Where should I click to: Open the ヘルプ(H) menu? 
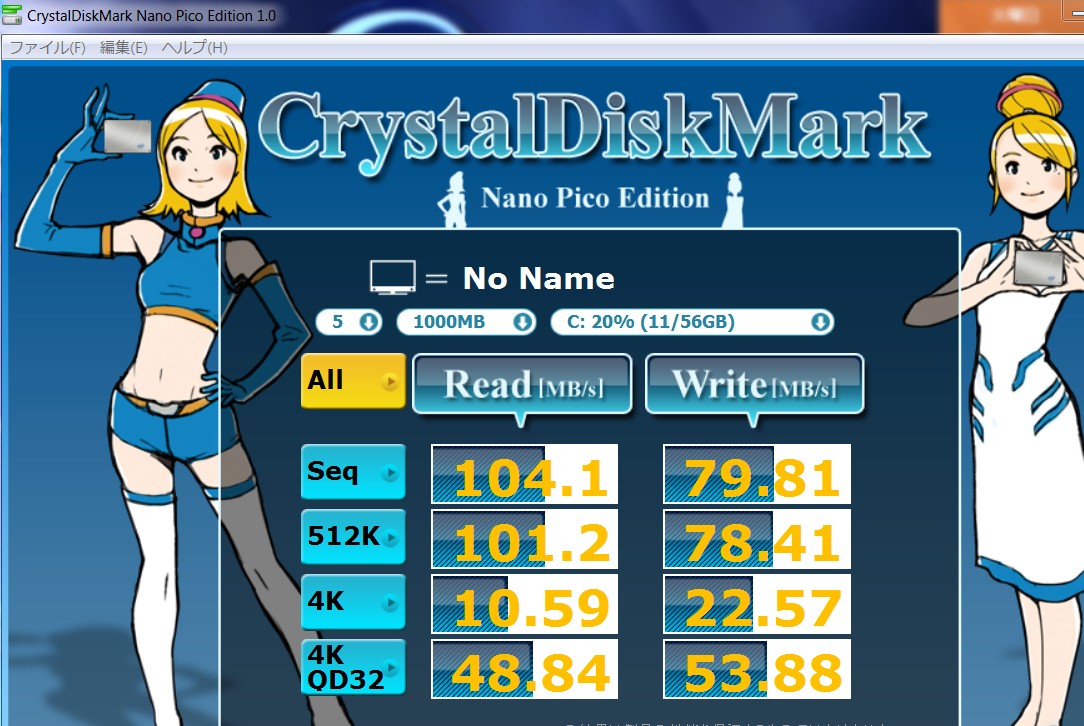[194, 48]
